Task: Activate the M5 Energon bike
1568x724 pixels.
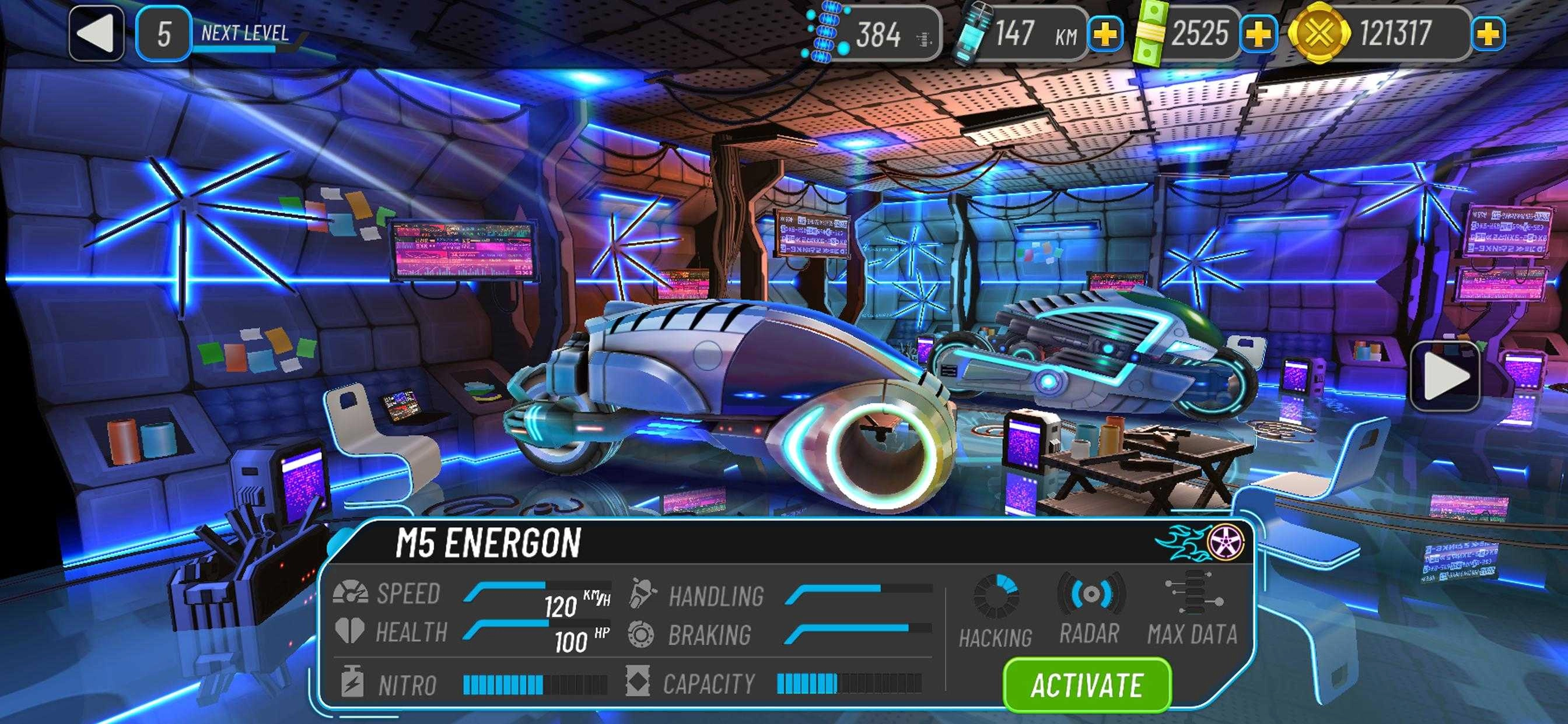Action: click(x=1087, y=685)
